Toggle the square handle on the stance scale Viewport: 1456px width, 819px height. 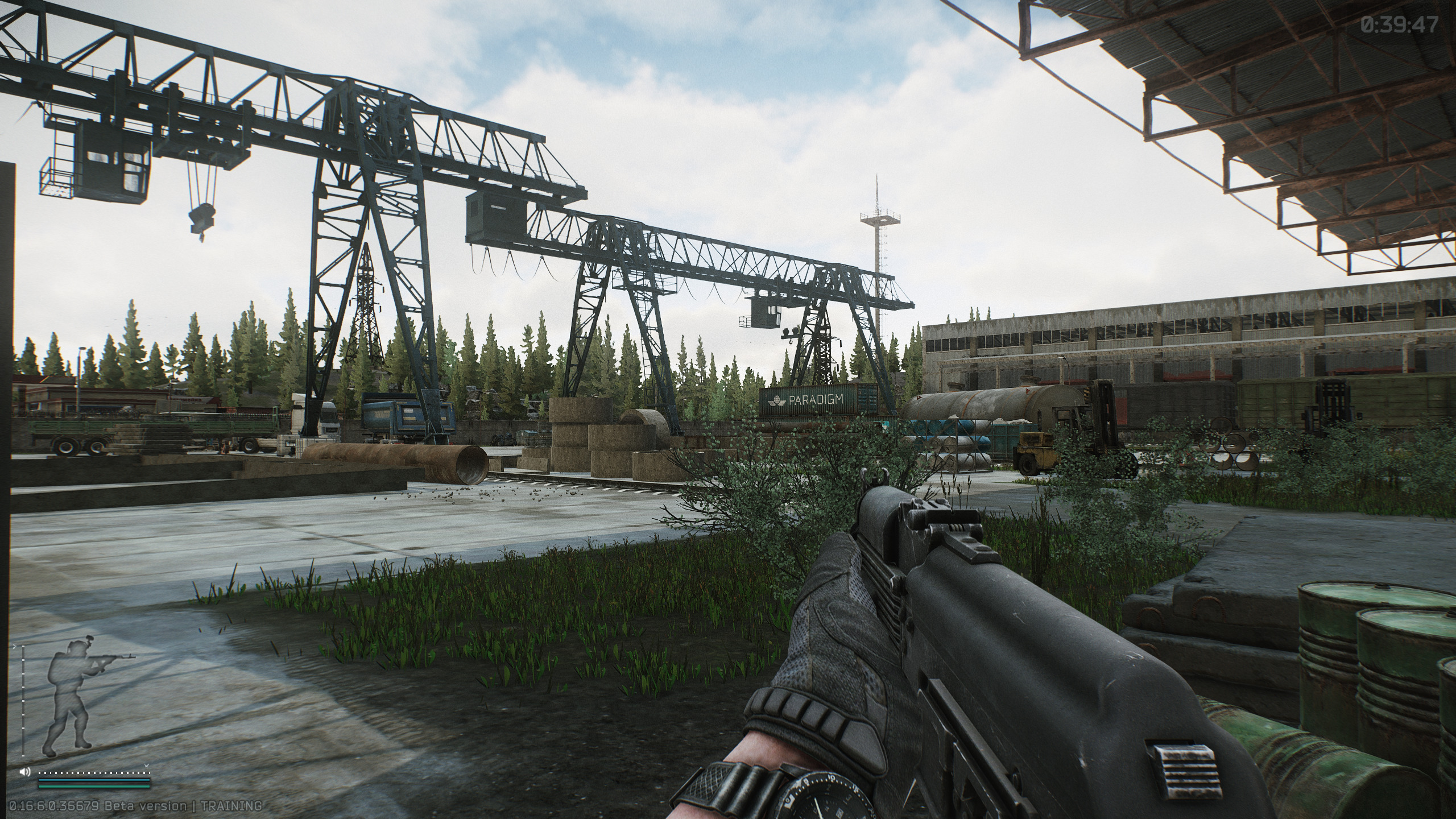click(23, 647)
